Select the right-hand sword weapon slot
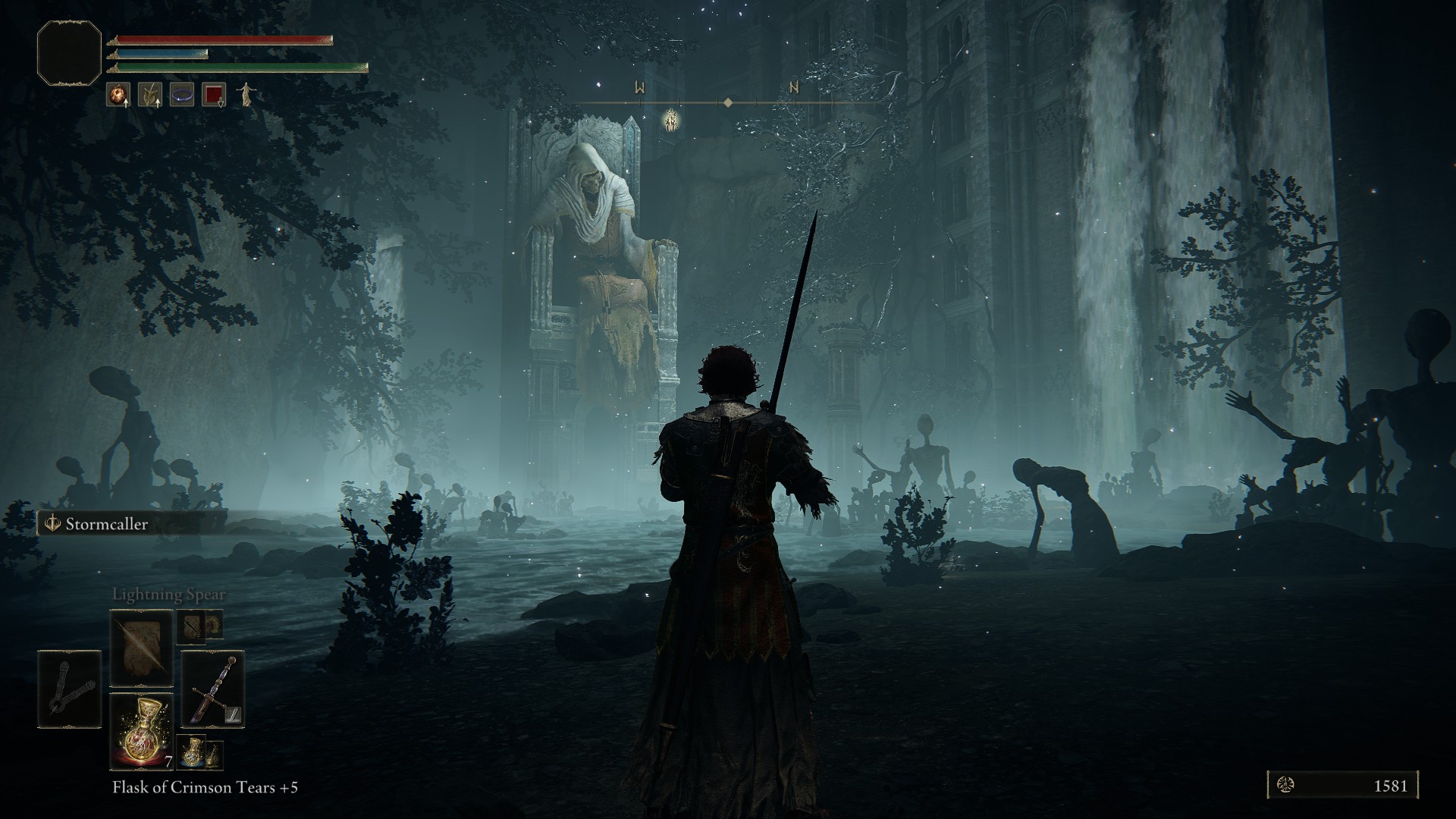 pos(212,689)
